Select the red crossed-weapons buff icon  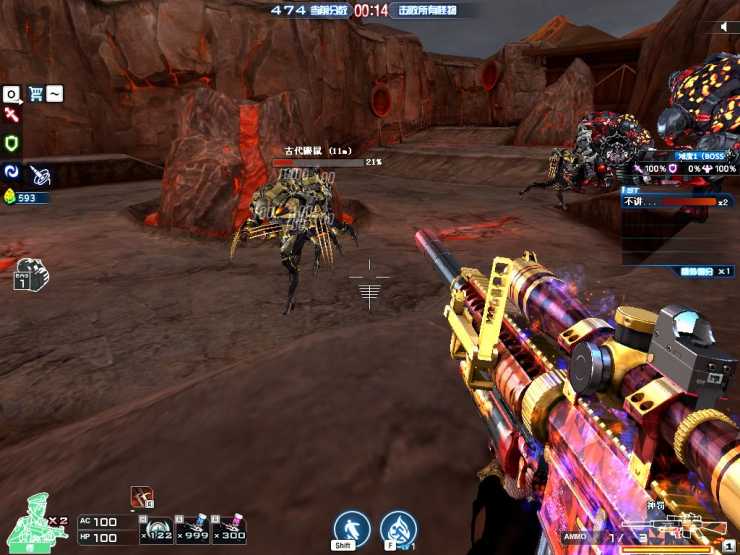[x=12, y=116]
